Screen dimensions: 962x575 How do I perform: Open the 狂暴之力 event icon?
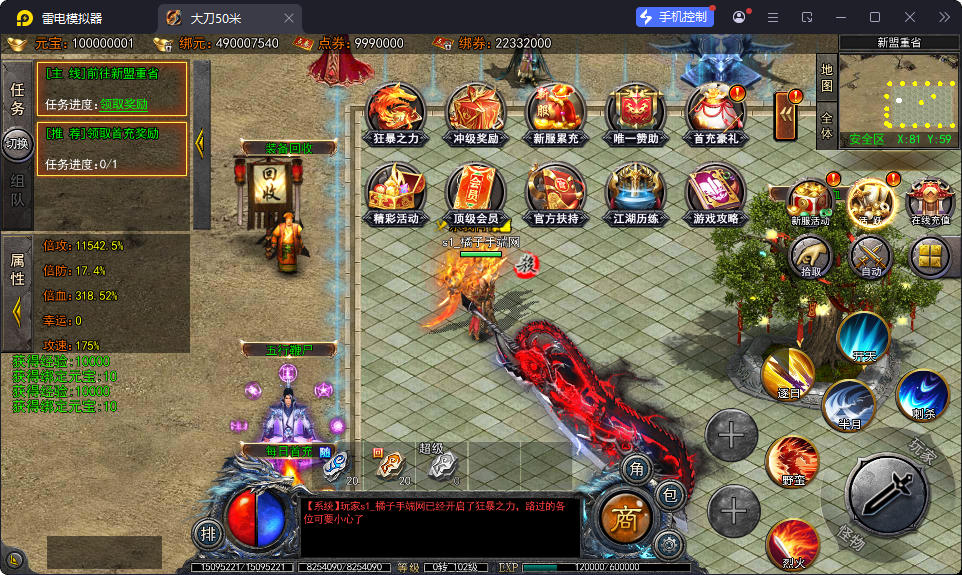[x=394, y=112]
